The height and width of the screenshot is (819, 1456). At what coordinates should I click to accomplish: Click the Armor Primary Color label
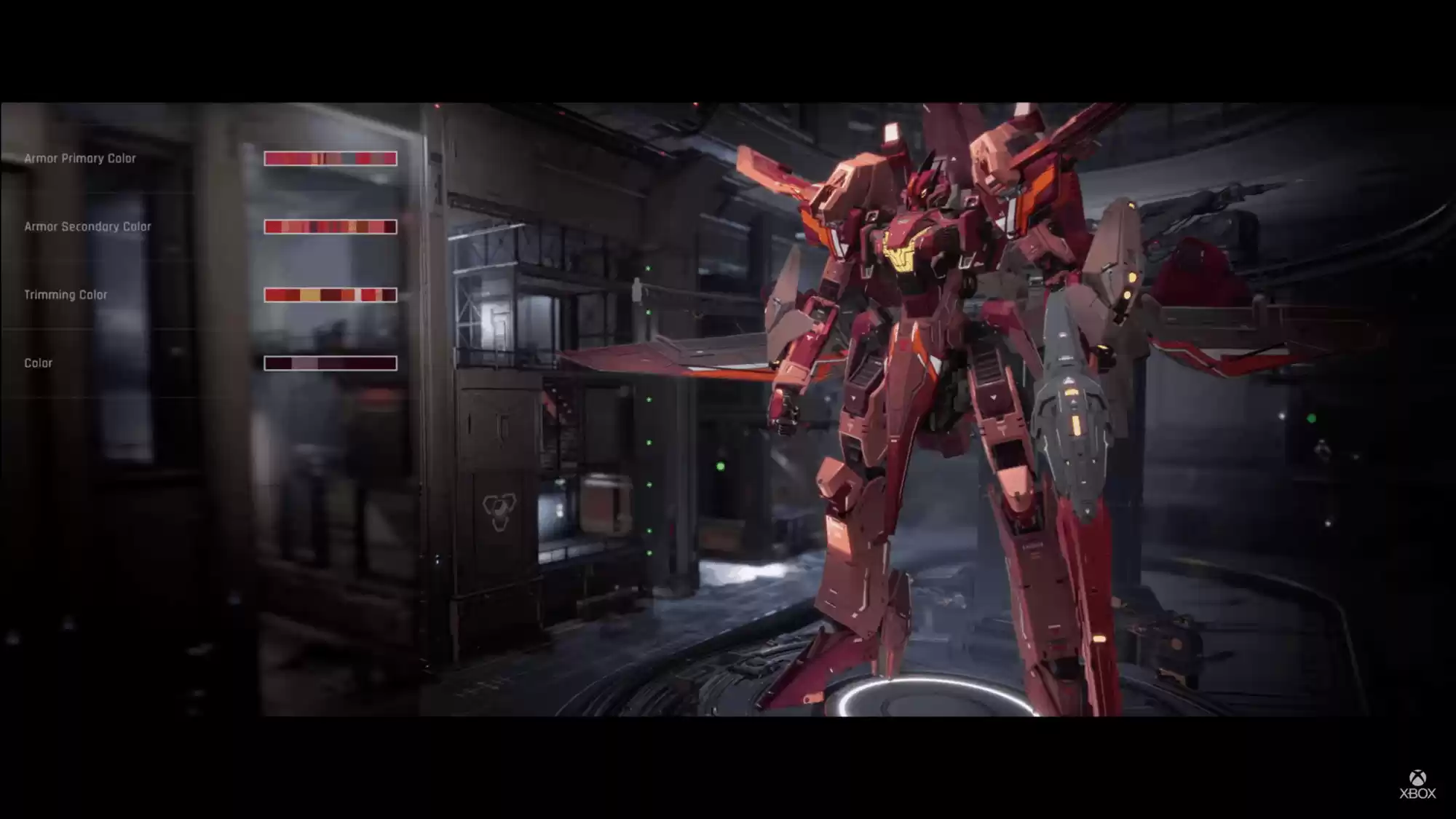[x=80, y=159]
